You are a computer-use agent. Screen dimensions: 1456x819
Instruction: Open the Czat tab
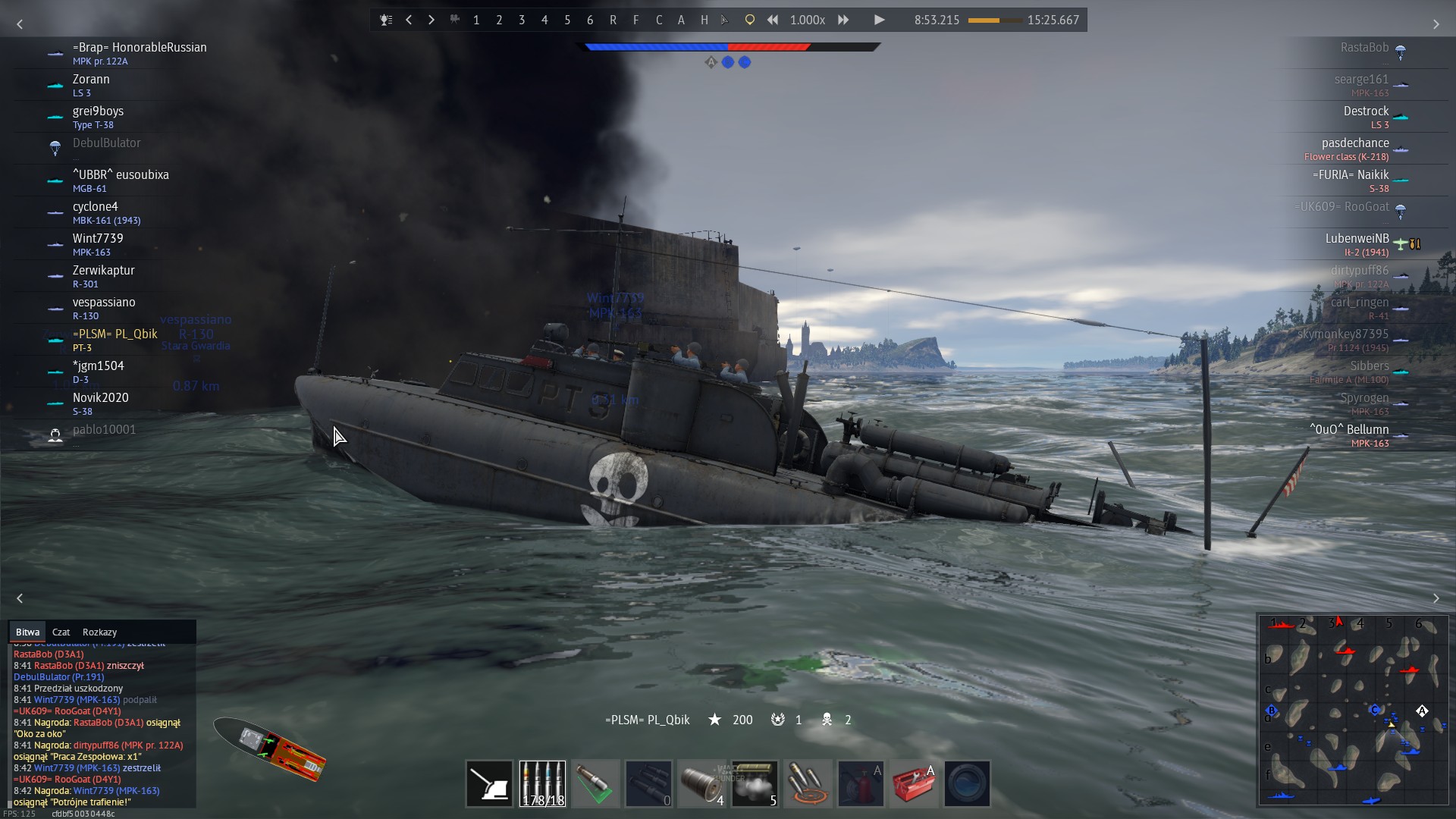(x=61, y=632)
